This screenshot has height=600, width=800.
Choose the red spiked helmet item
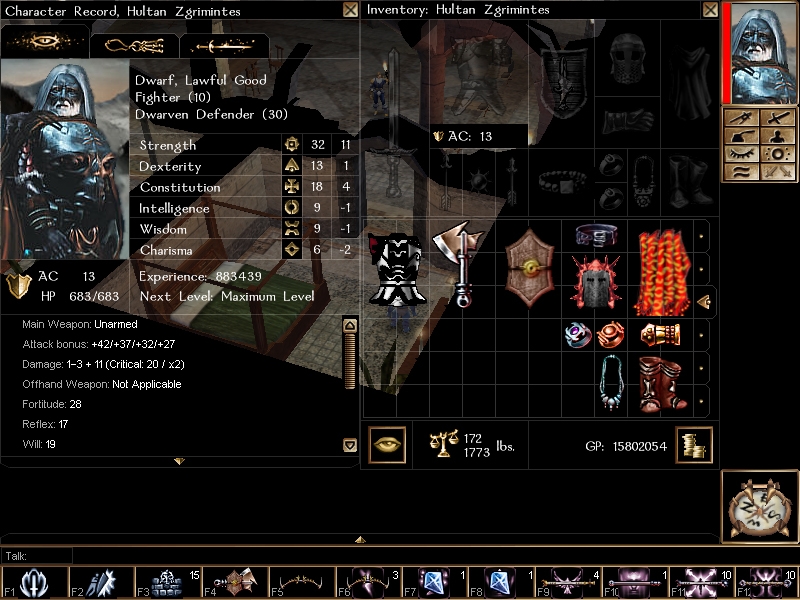595,282
